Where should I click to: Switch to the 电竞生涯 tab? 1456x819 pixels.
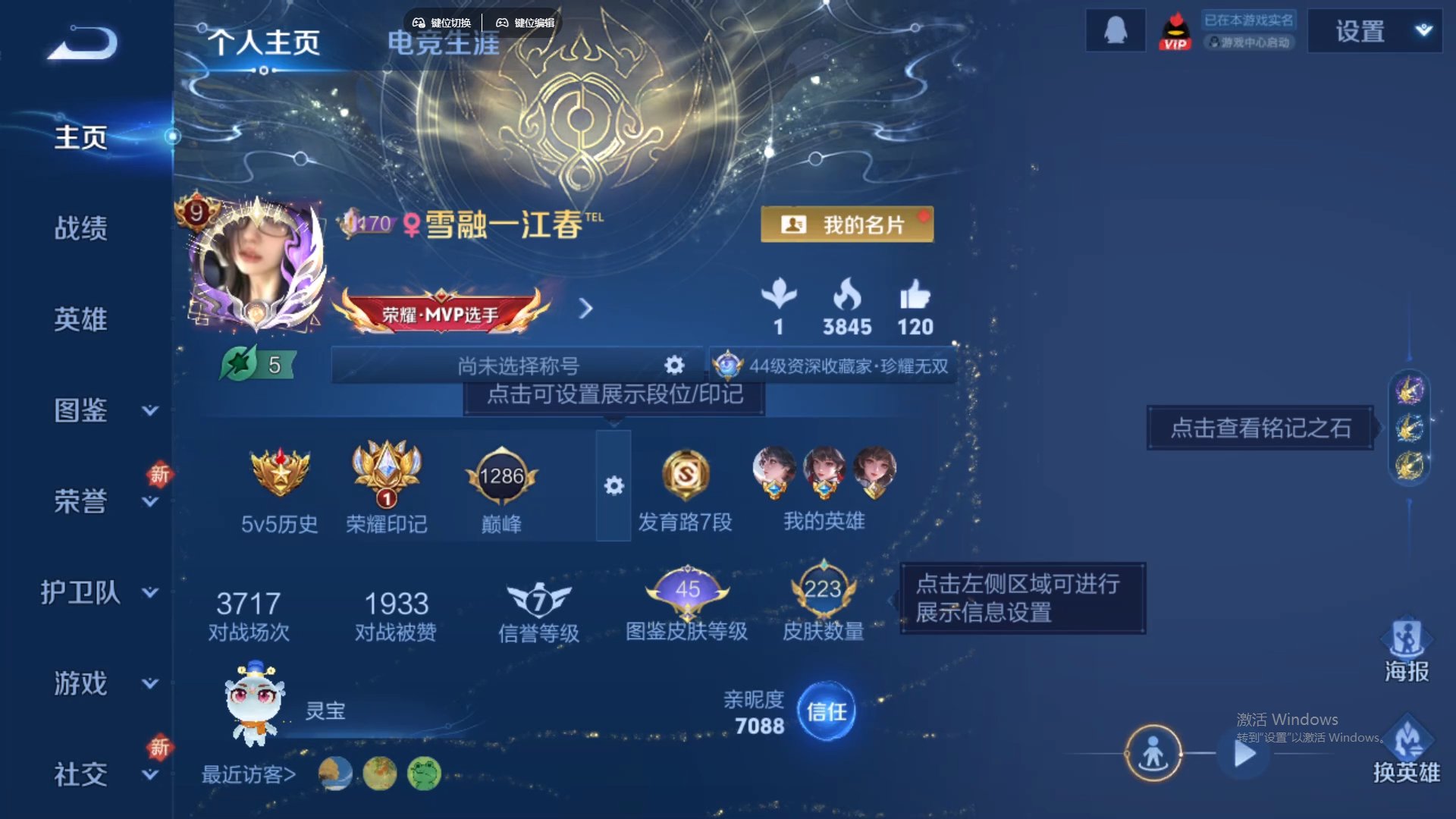(442, 43)
